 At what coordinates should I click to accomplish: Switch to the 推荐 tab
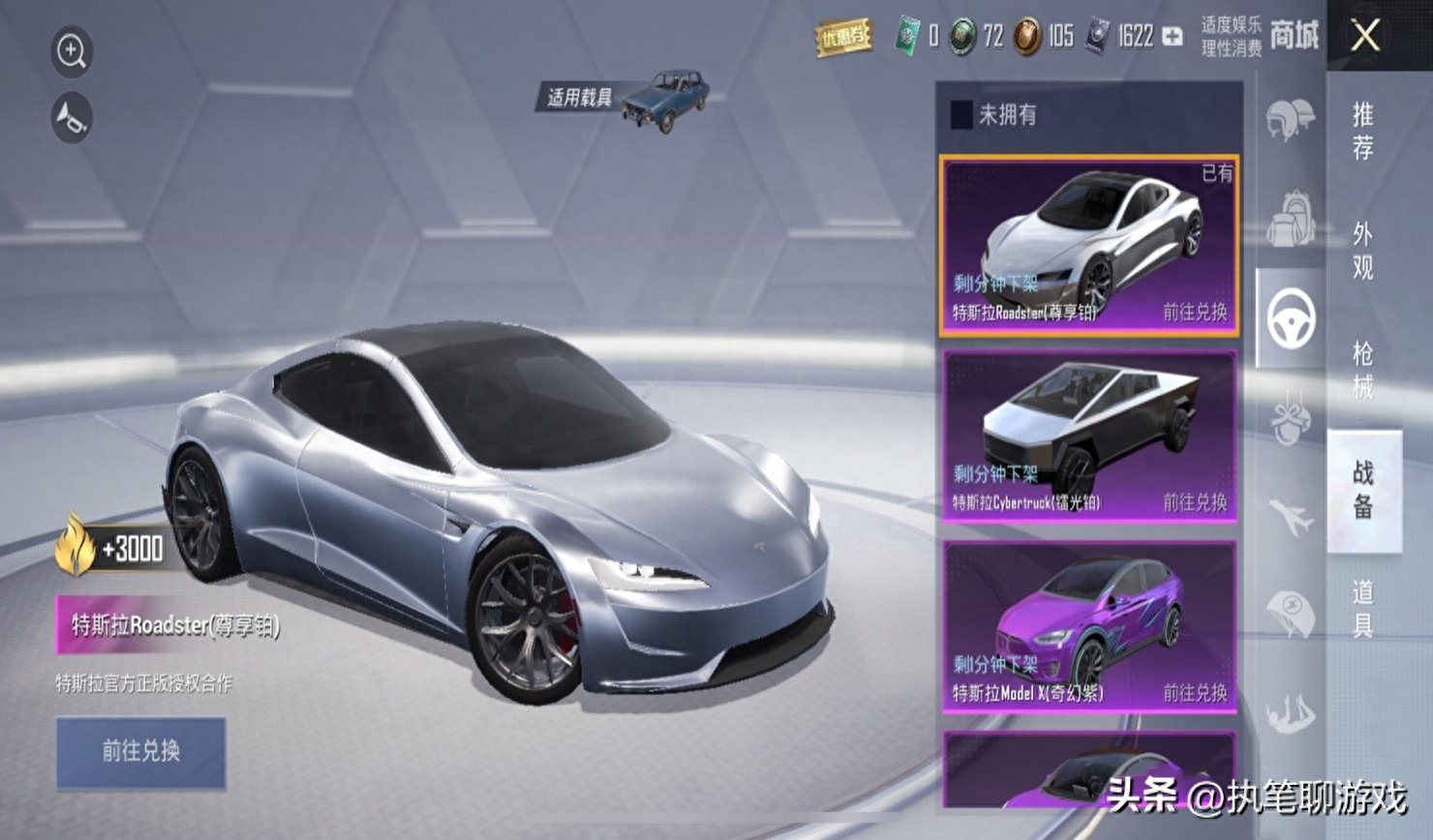click(1363, 132)
